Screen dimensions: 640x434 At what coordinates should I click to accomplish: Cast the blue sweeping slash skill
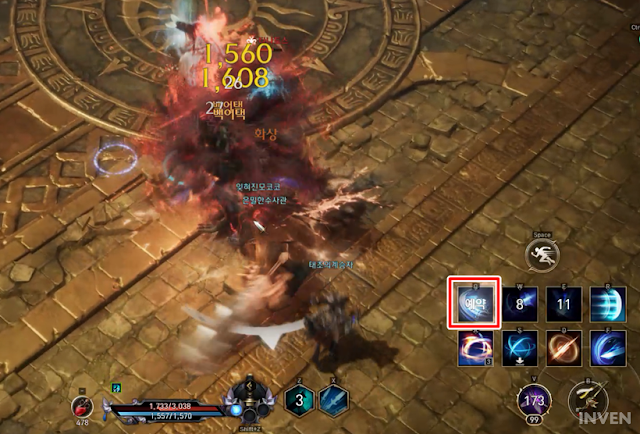click(x=607, y=347)
